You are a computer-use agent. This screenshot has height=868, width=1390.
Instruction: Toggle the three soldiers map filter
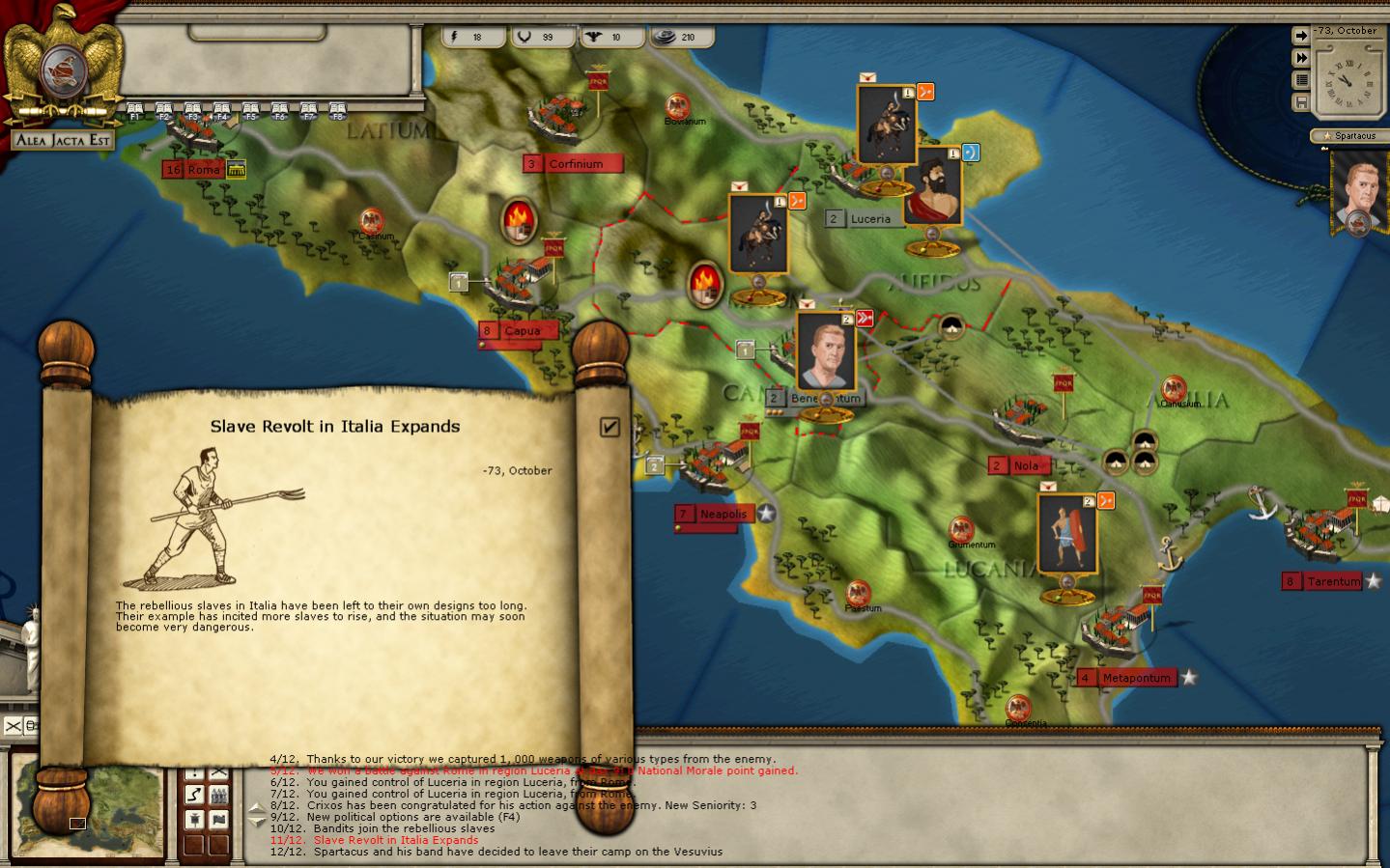(219, 794)
